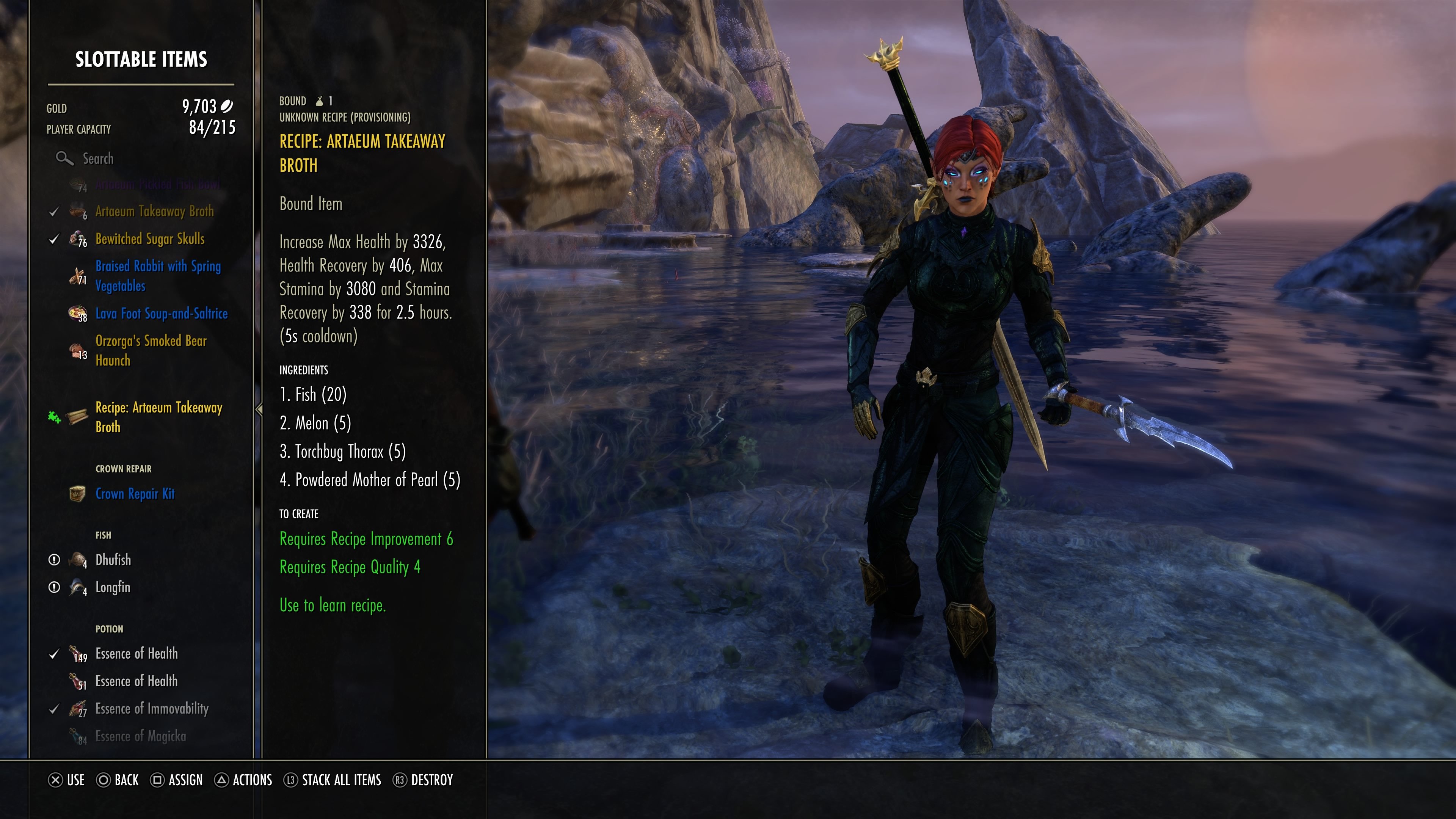
Task: Choose the Dhufish fish item
Action: [x=113, y=560]
